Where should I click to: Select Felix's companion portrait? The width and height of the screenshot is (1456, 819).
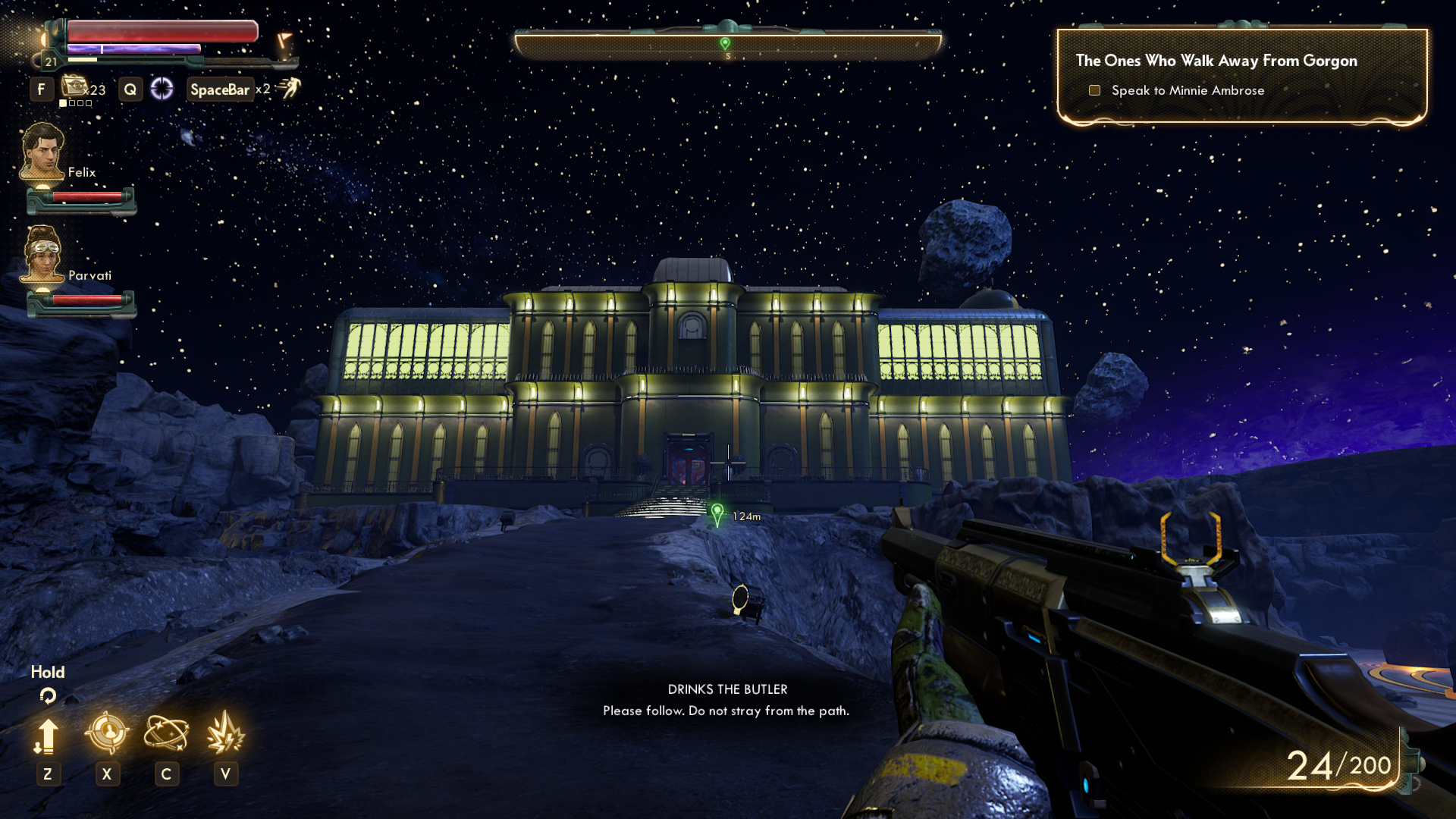[42, 152]
